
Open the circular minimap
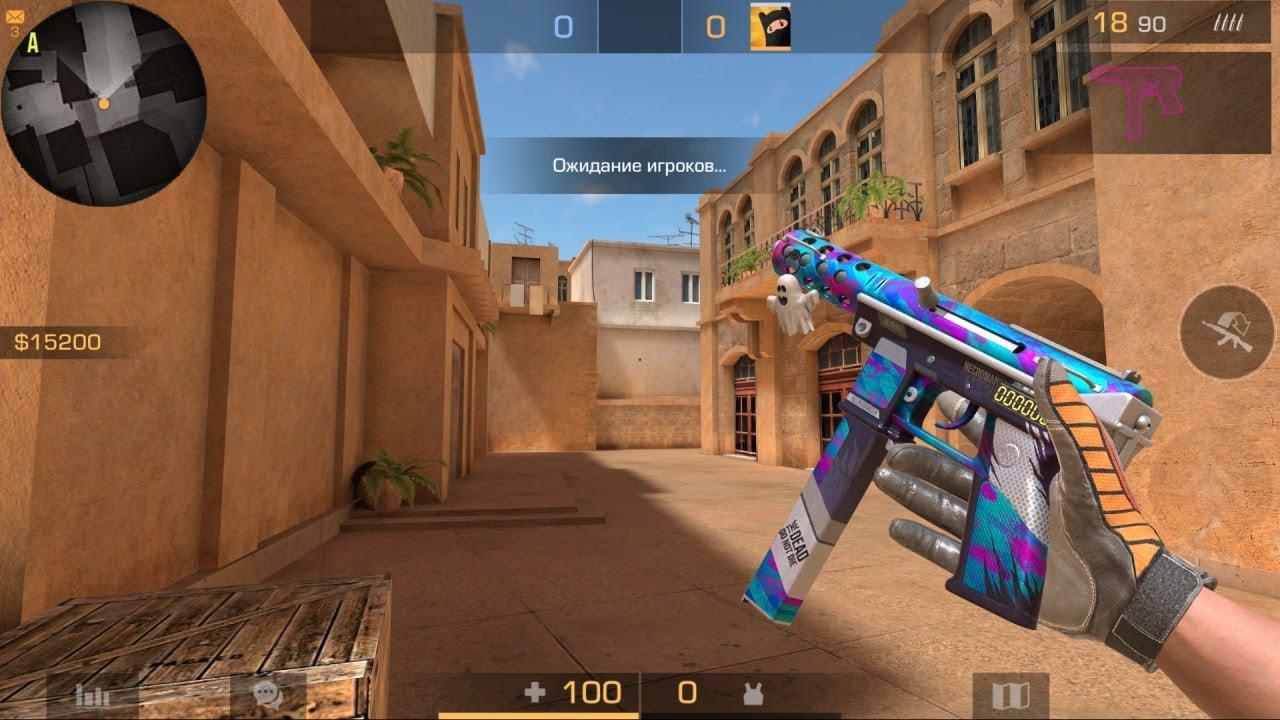click(x=103, y=103)
